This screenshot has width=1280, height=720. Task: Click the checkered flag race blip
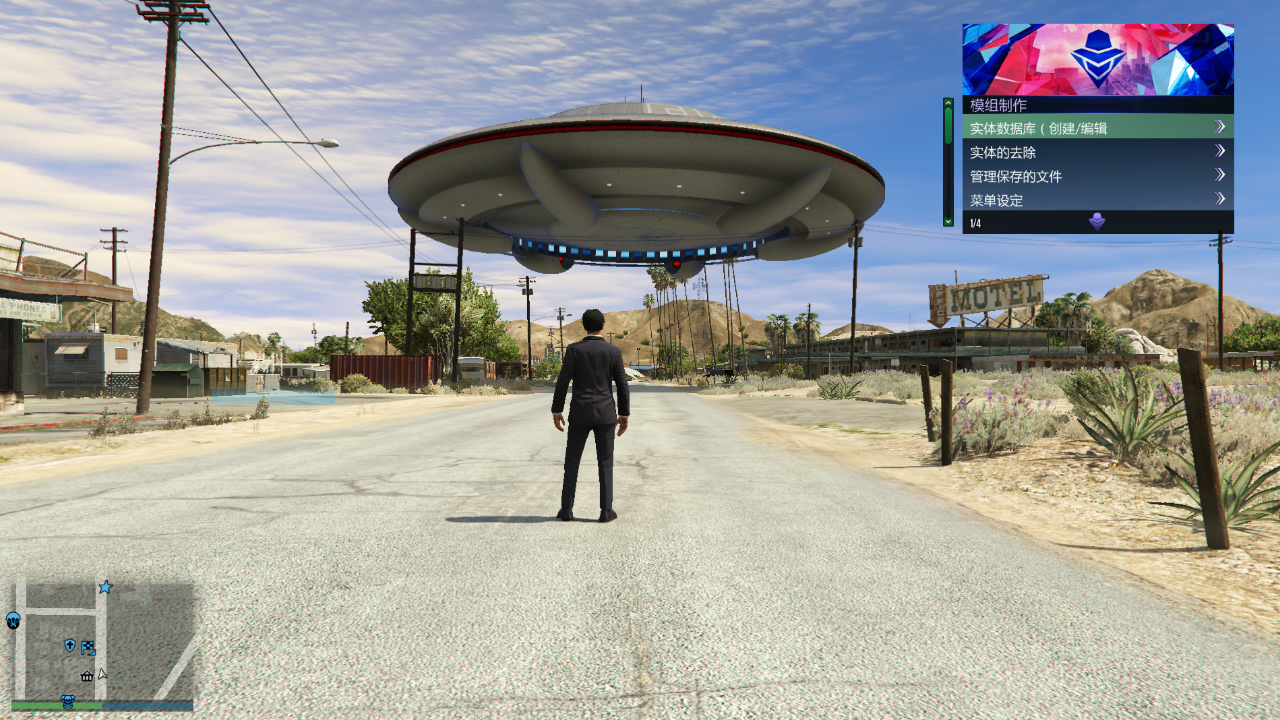88,647
